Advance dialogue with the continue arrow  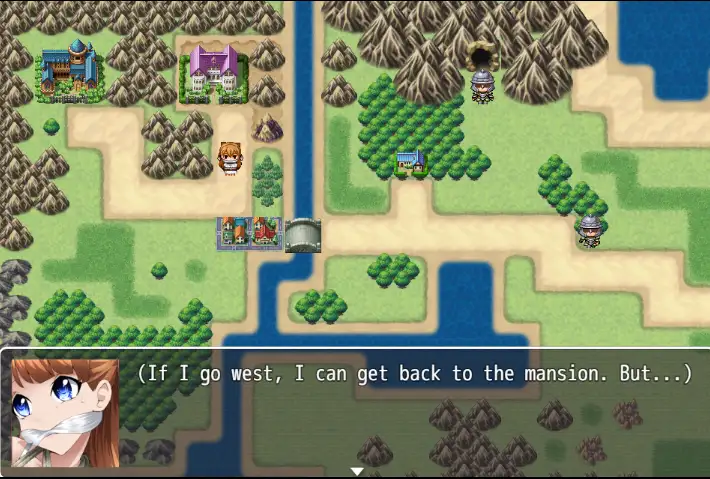coord(356,471)
